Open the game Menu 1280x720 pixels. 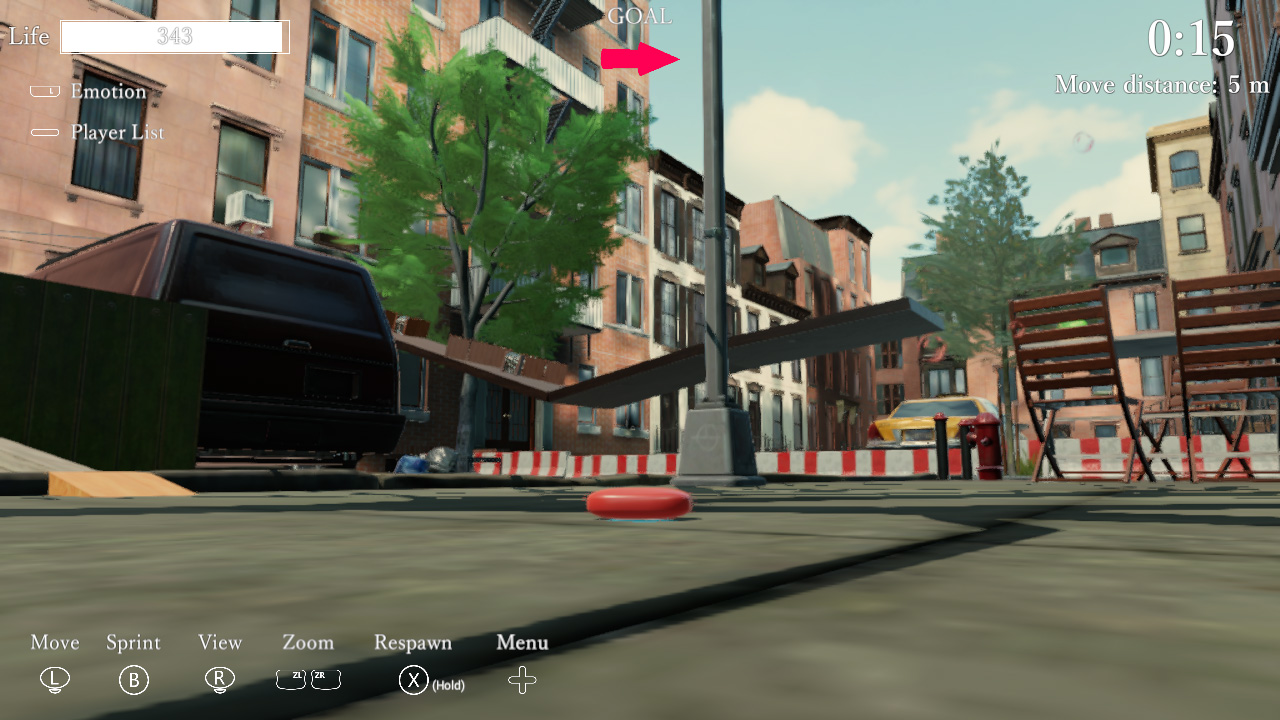point(521,643)
